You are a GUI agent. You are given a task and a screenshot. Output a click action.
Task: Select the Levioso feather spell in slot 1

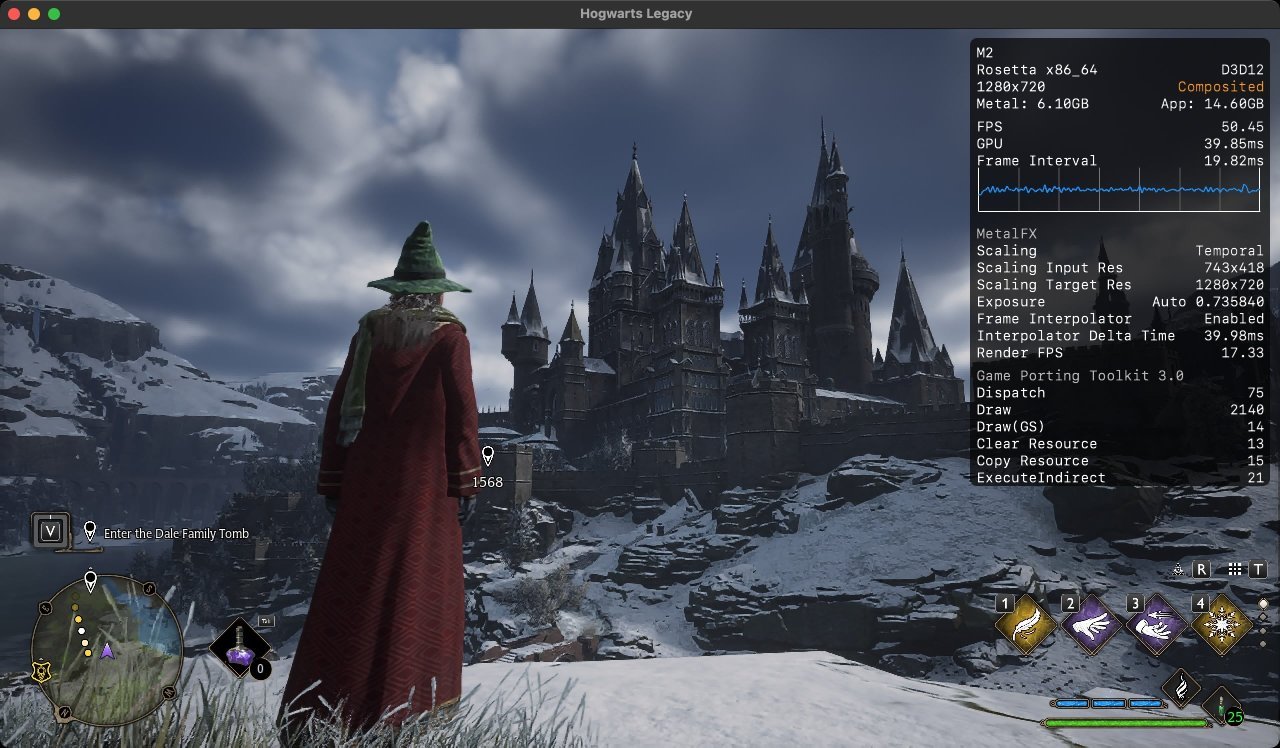coord(1025,626)
